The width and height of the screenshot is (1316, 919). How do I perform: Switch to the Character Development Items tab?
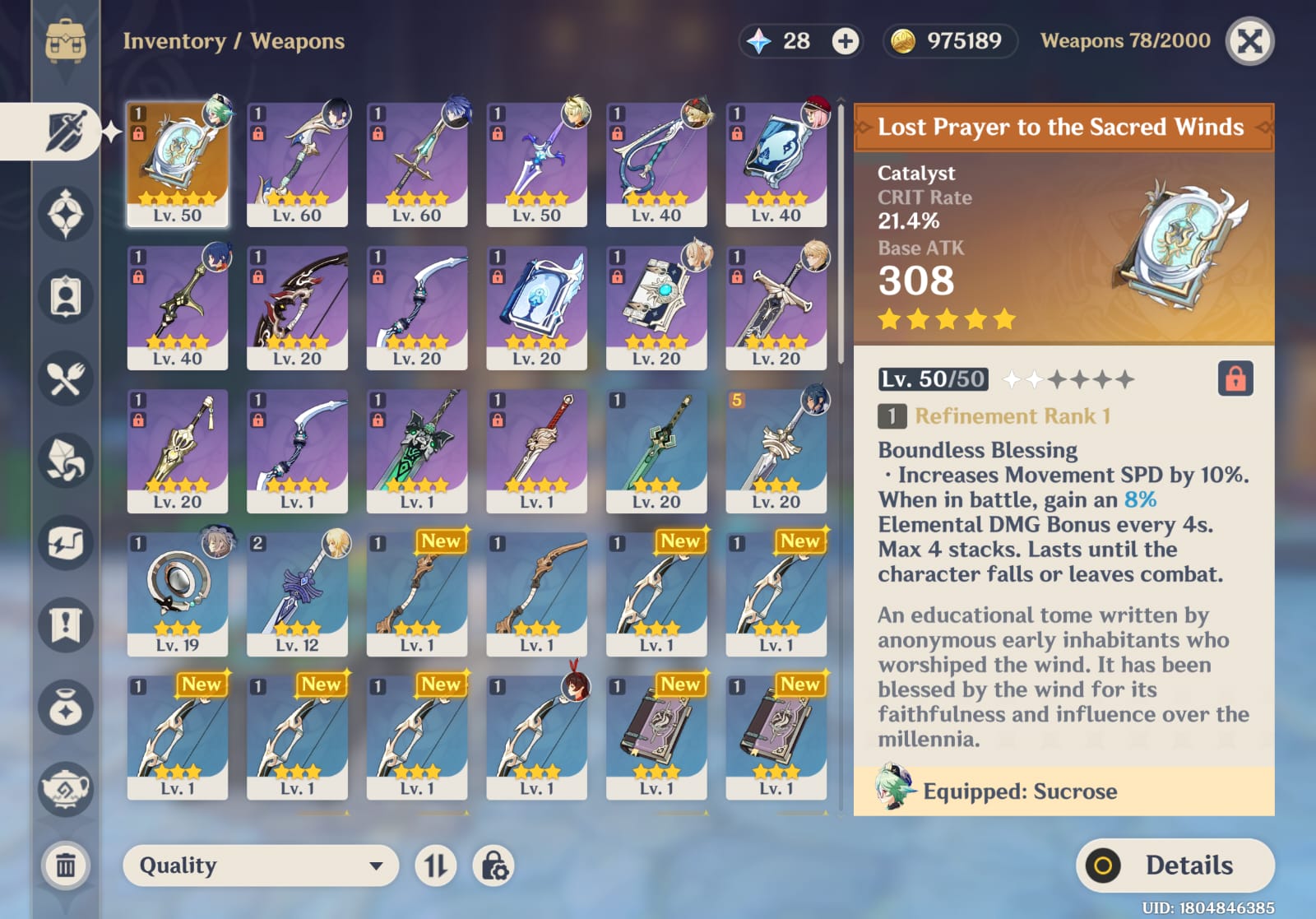[66, 296]
